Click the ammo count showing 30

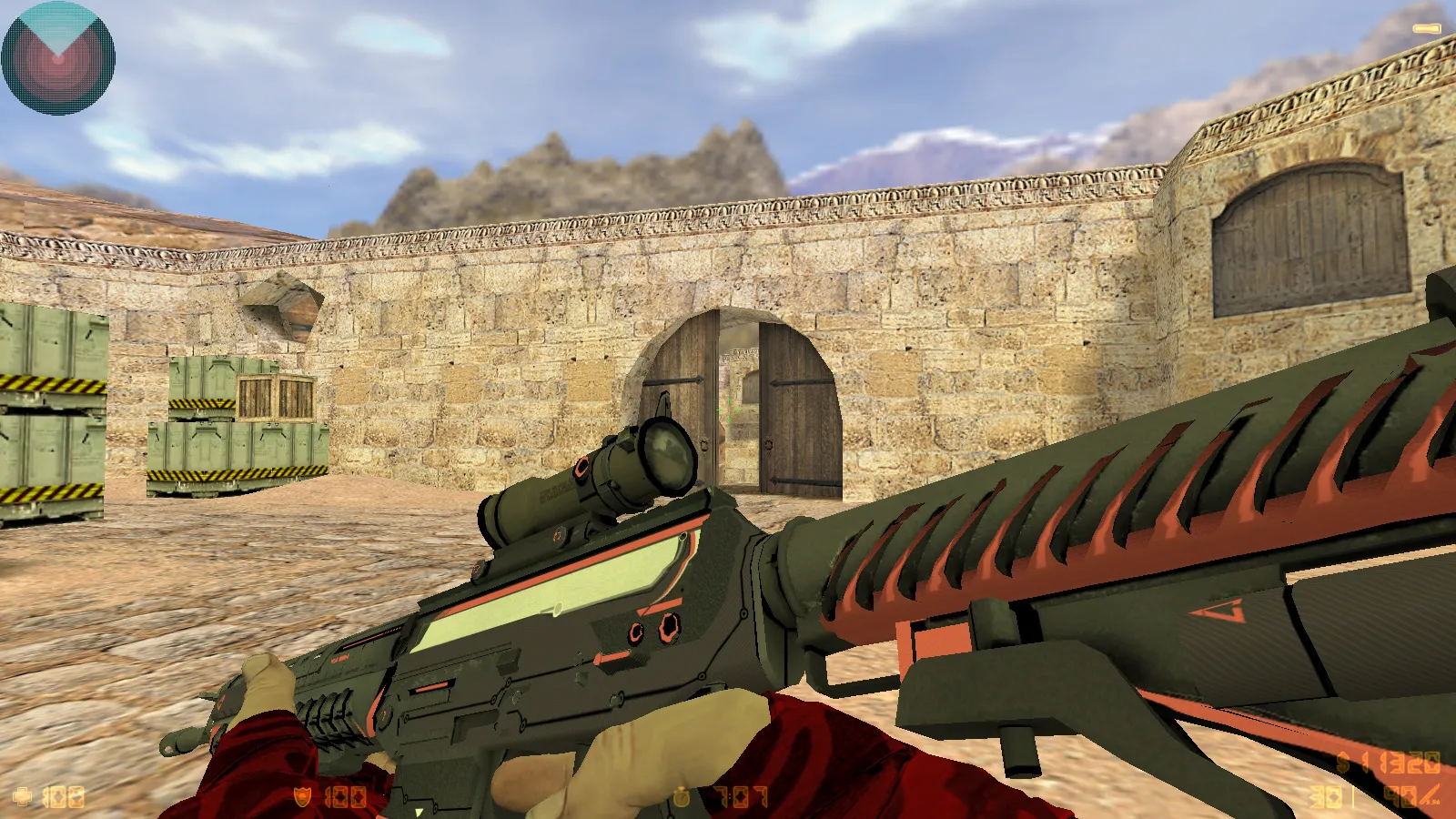pos(1324,795)
